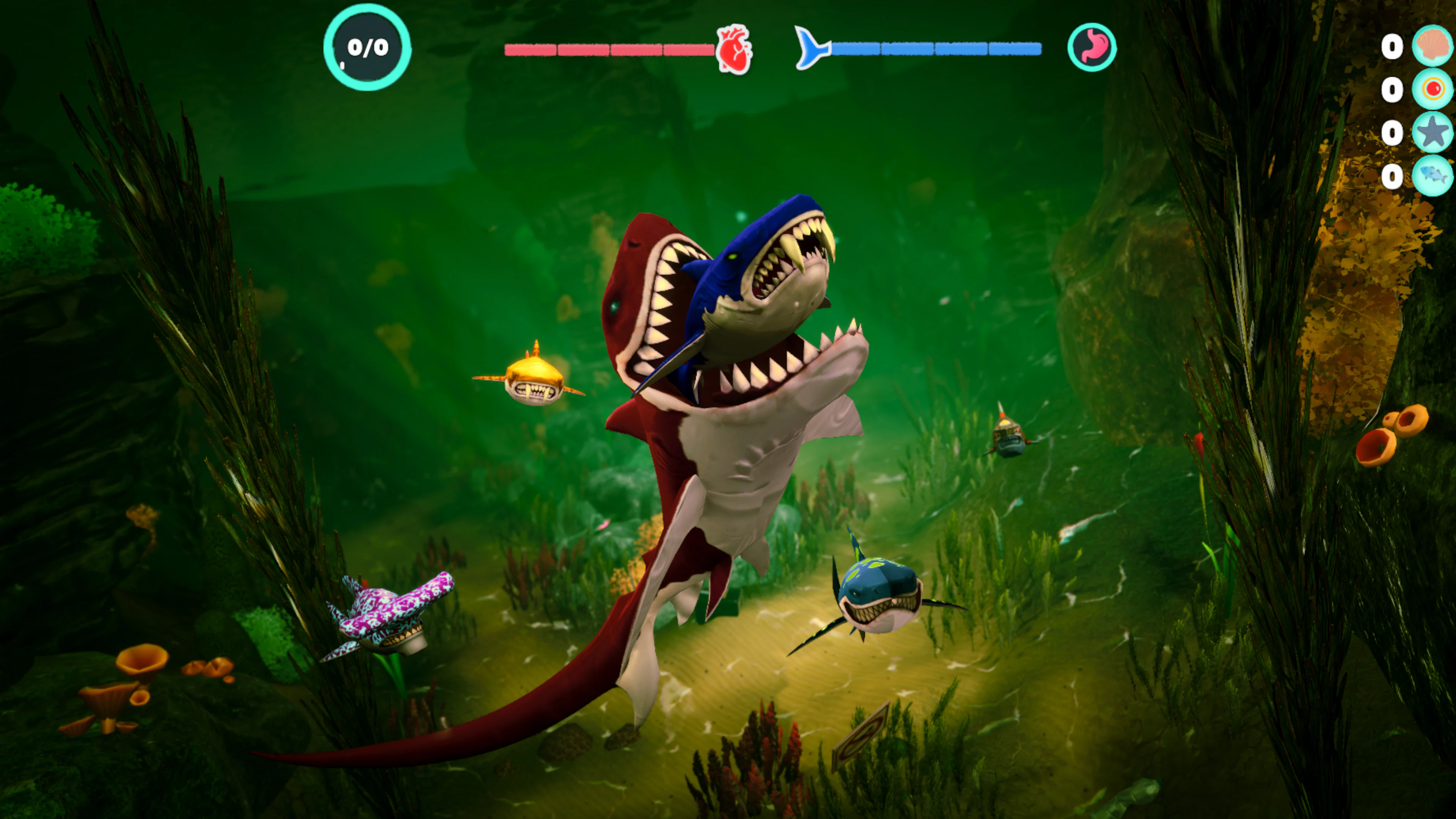
Task: Open the fish collectible icon
Action: [1432, 176]
